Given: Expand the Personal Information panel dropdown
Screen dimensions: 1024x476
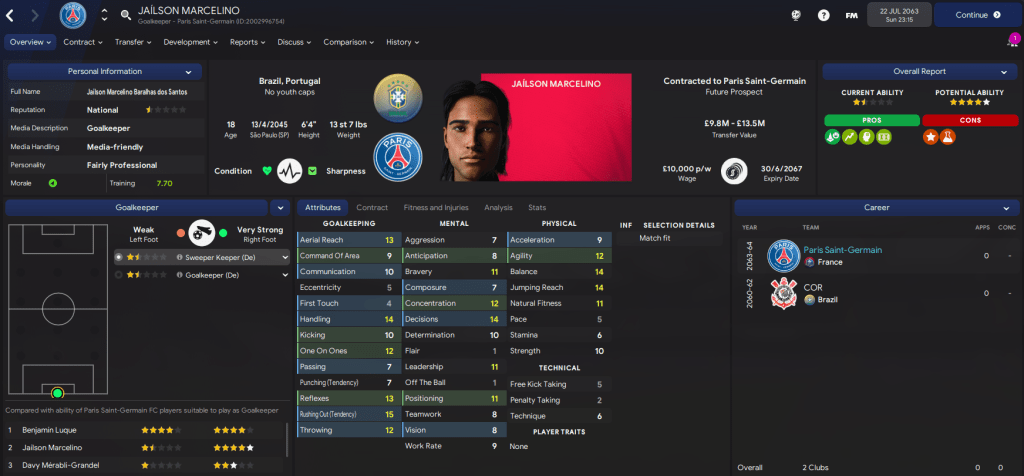Looking at the screenshot, I should 187,72.
